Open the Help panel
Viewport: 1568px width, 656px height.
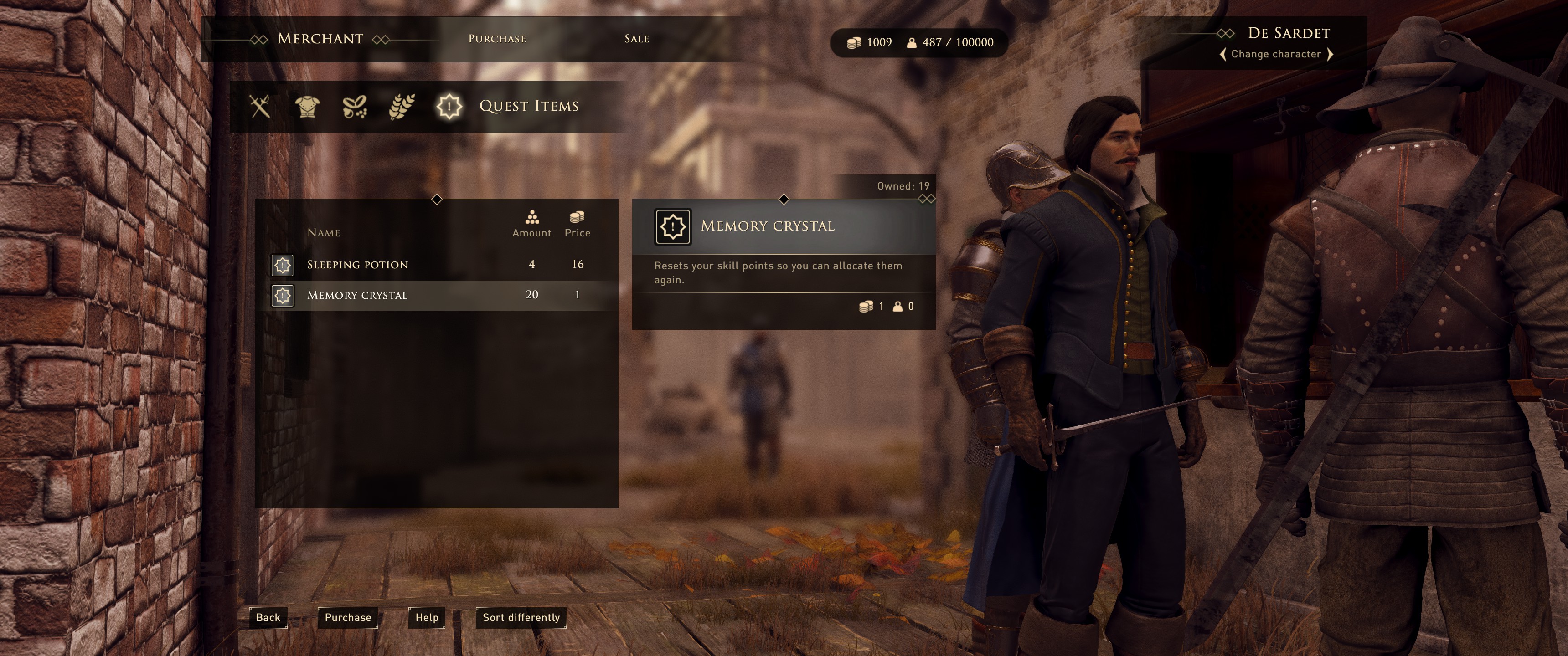[427, 617]
